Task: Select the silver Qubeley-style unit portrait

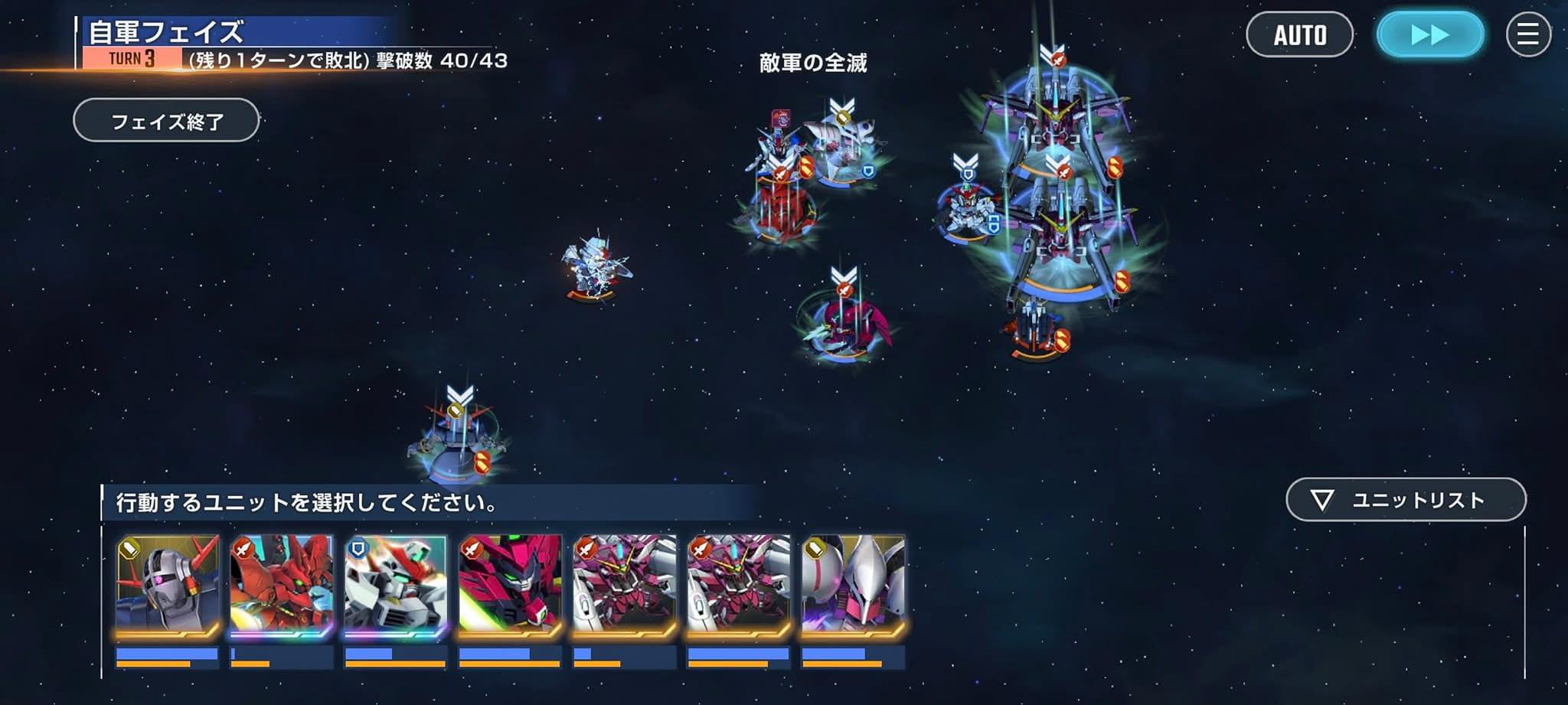Action: point(853,586)
